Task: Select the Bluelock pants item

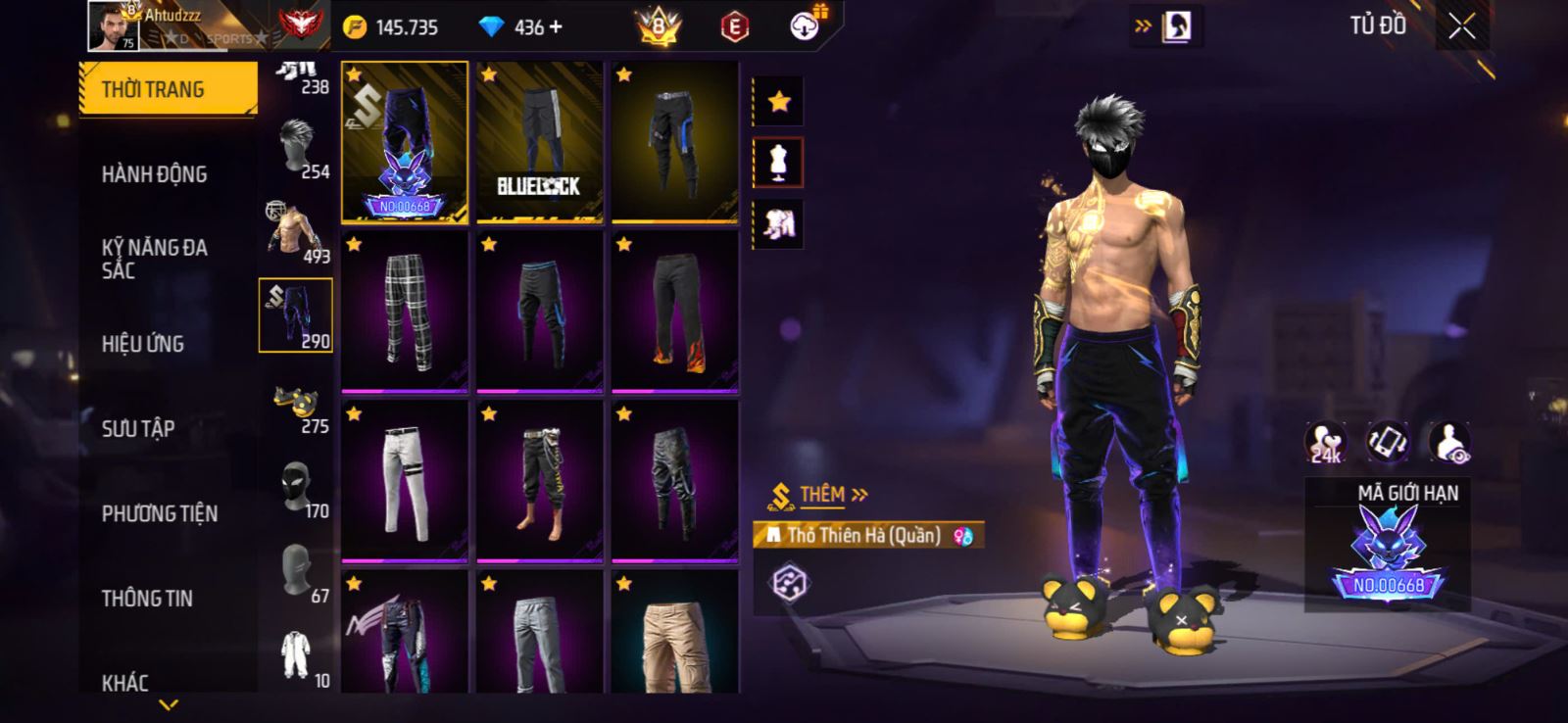Action: click(539, 142)
